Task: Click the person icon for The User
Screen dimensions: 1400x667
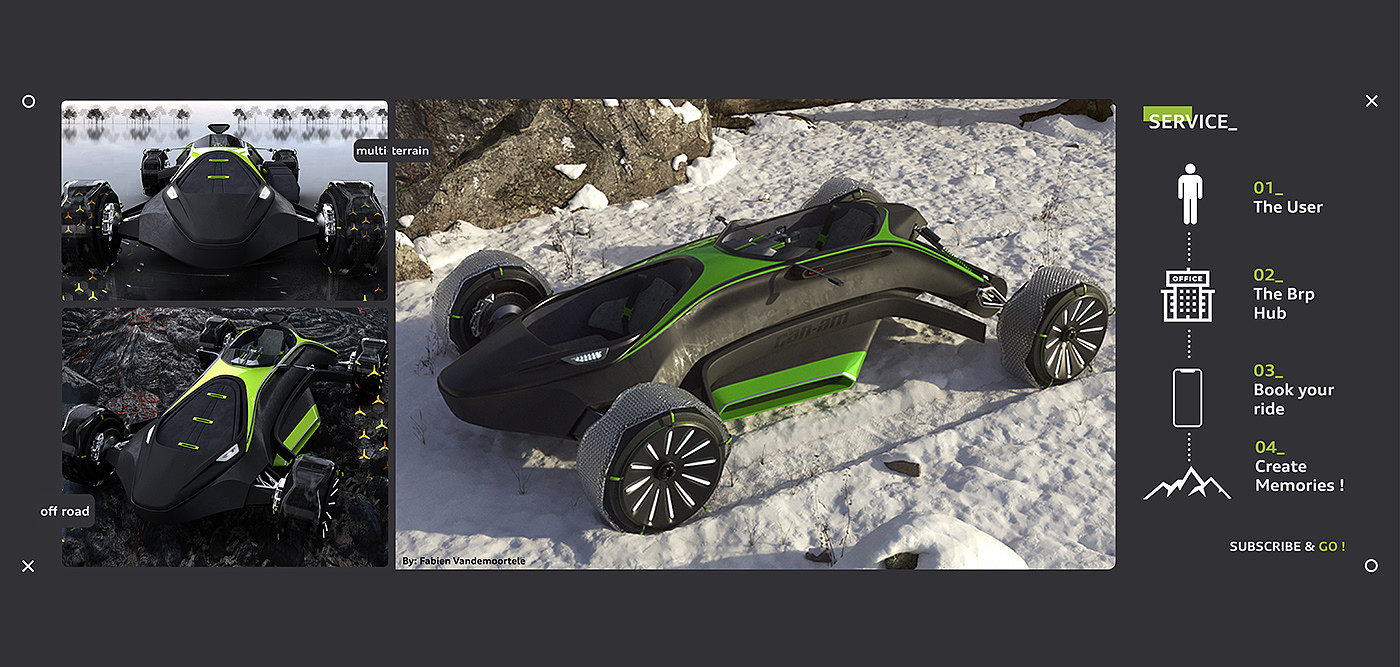Action: (x=1188, y=194)
